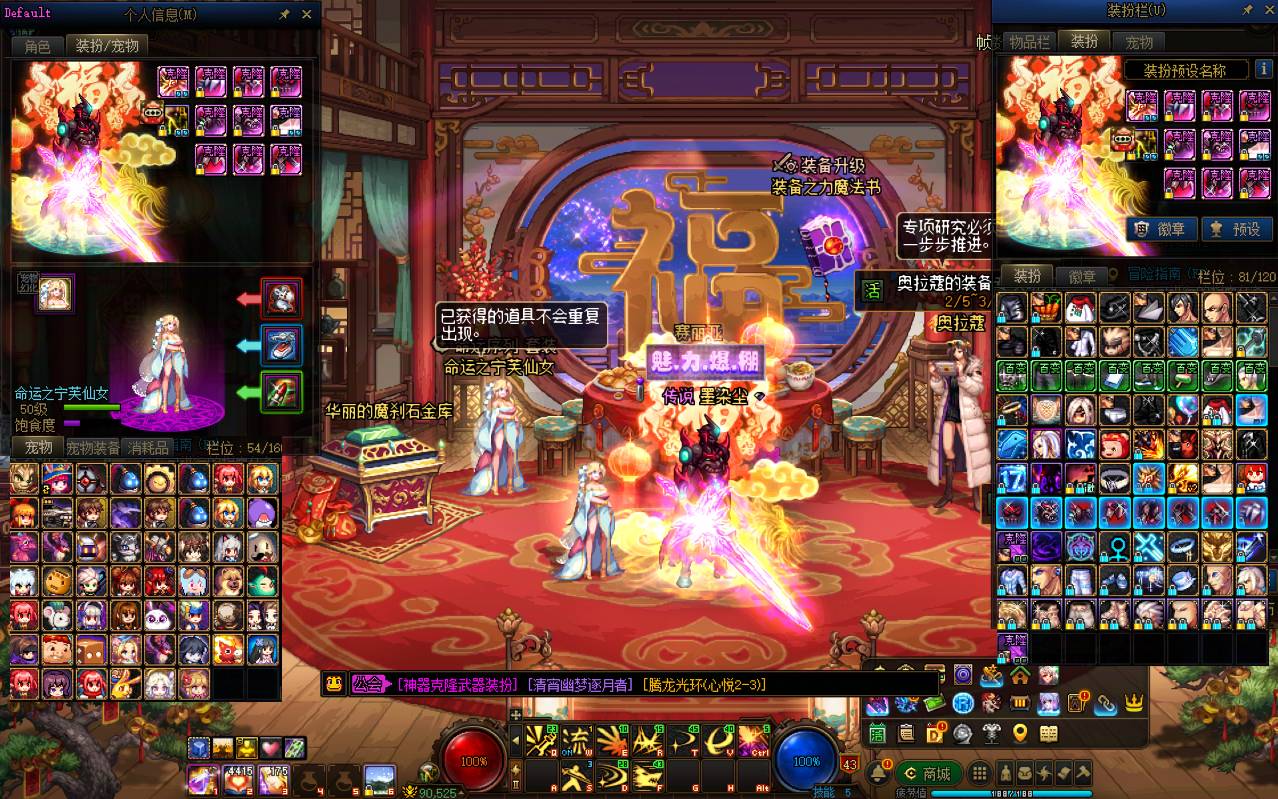This screenshot has height=799, width=1278.
Task: Switch to the 角色 tab
Action: pyautogui.click(x=38, y=46)
